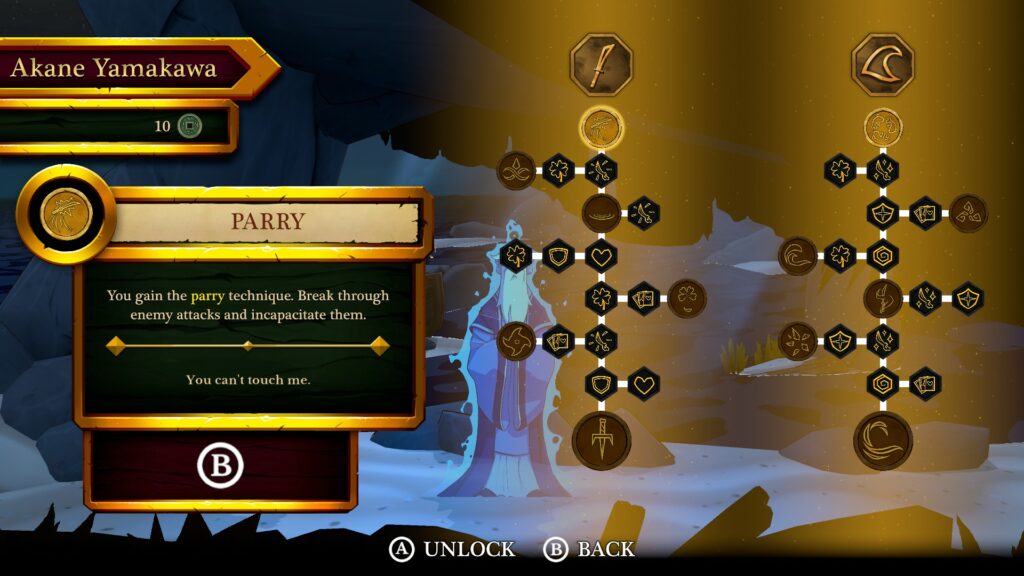Select the large dagger node at the sword tree's base
The image size is (1024, 576).
tap(601, 440)
